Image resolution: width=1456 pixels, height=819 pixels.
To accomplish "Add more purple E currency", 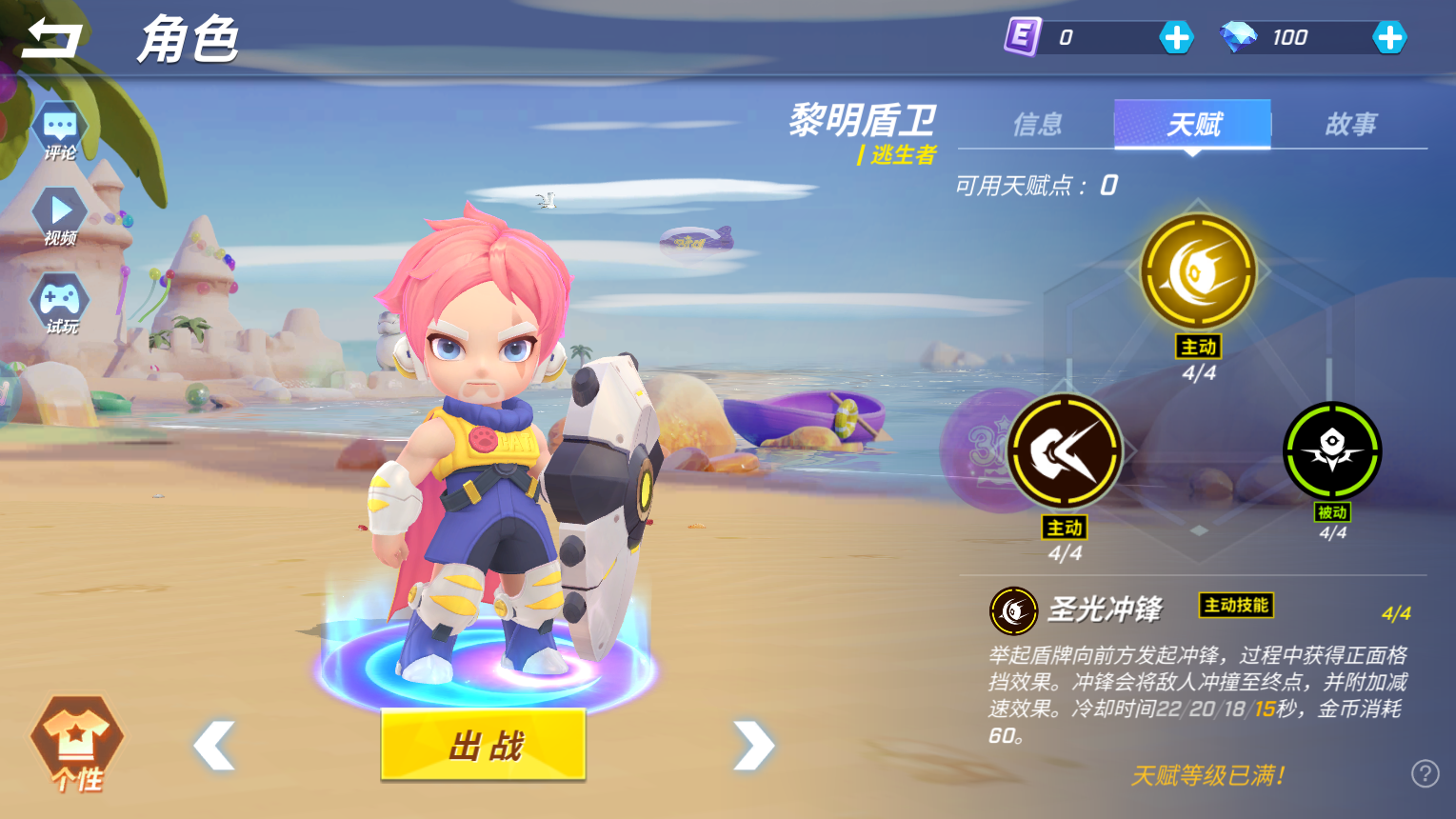I will point(1176,38).
